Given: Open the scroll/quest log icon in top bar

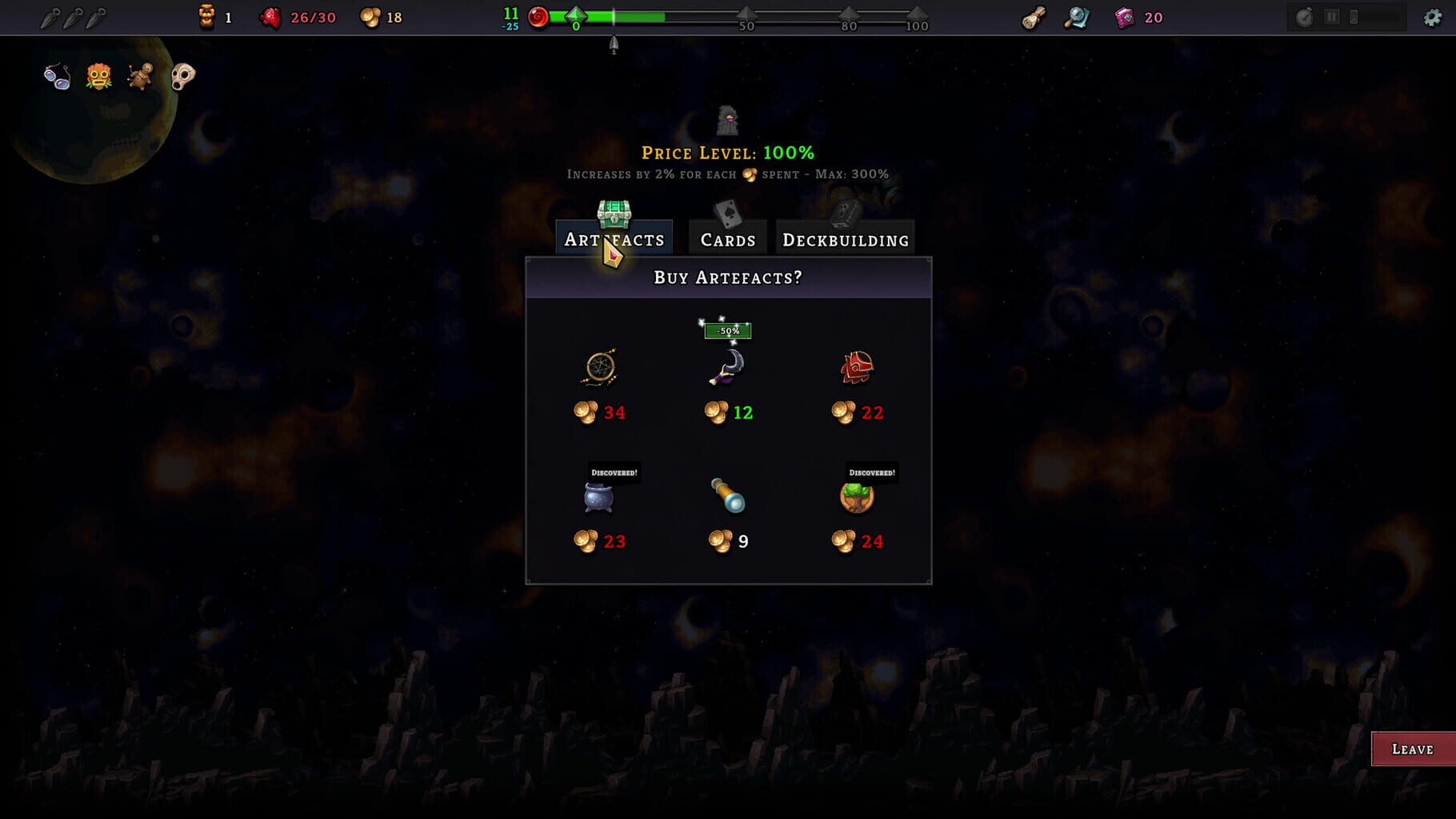Looking at the screenshot, I should tap(1033, 17).
